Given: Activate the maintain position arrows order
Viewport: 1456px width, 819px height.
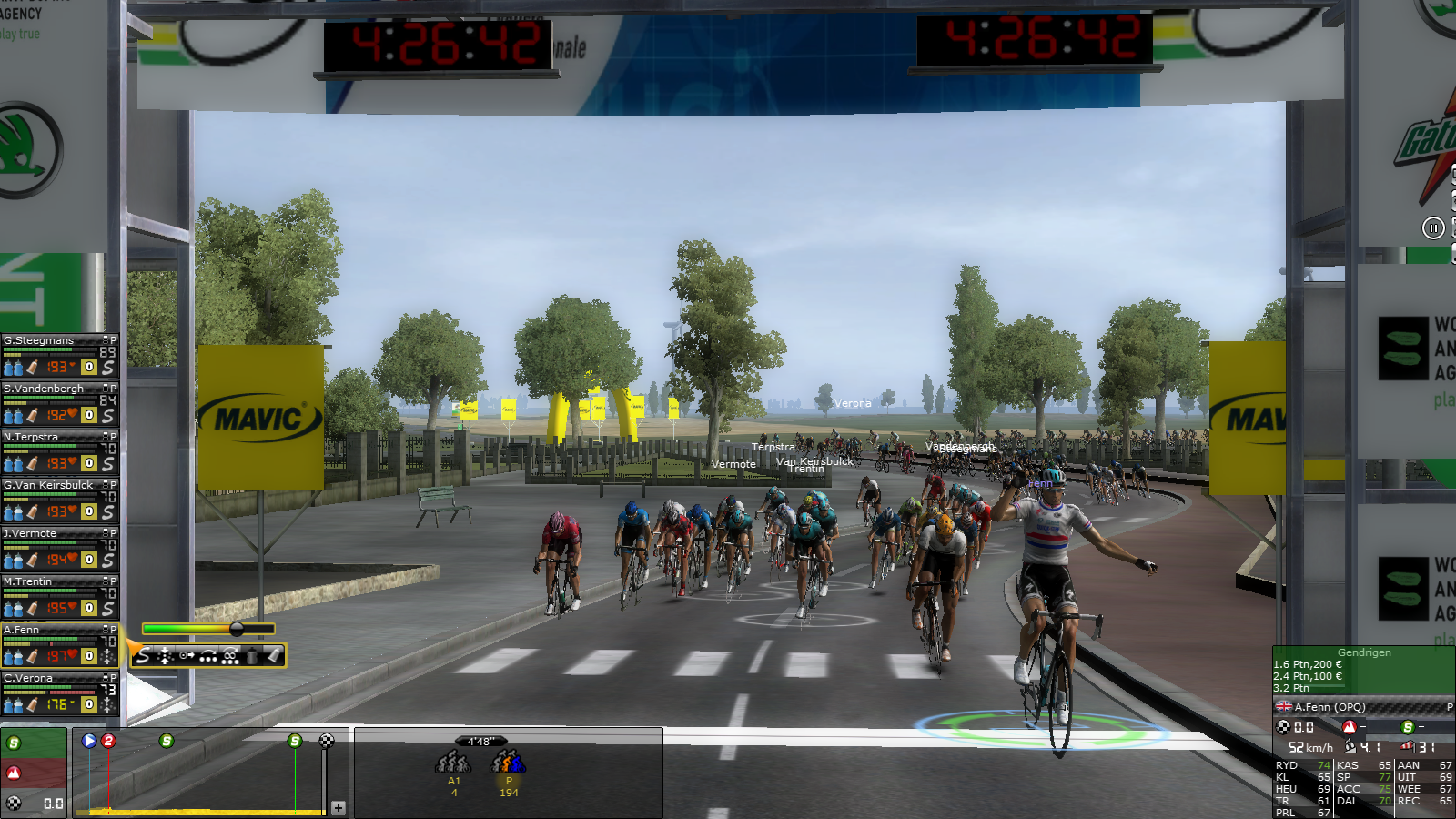Looking at the screenshot, I should [x=165, y=656].
